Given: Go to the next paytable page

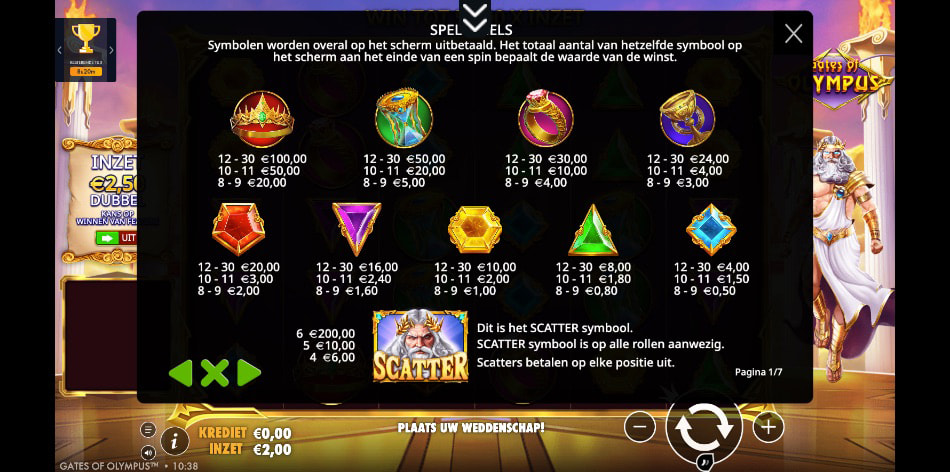Looking at the screenshot, I should [x=249, y=373].
